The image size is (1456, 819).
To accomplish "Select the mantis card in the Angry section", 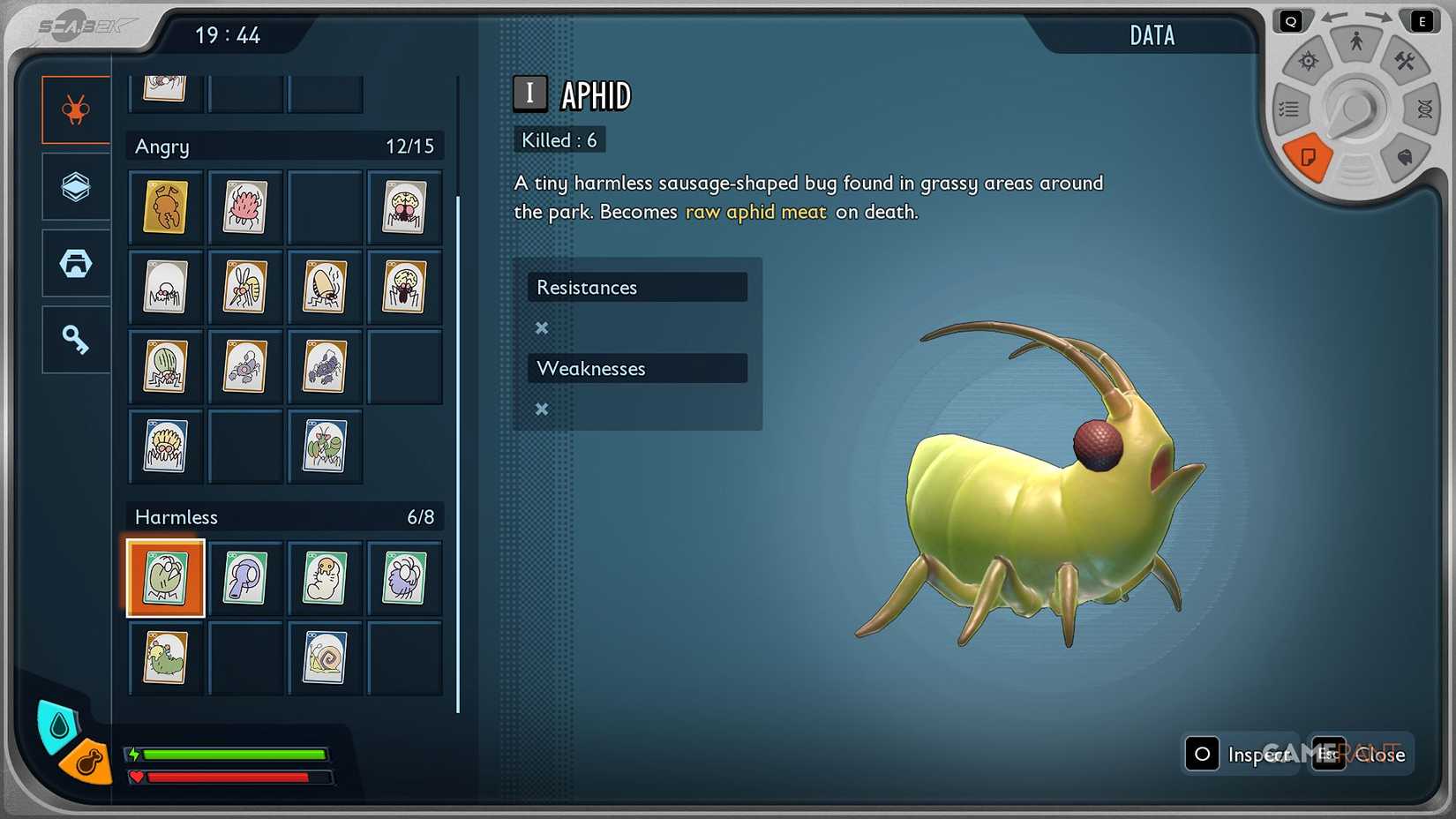I will pos(325,447).
